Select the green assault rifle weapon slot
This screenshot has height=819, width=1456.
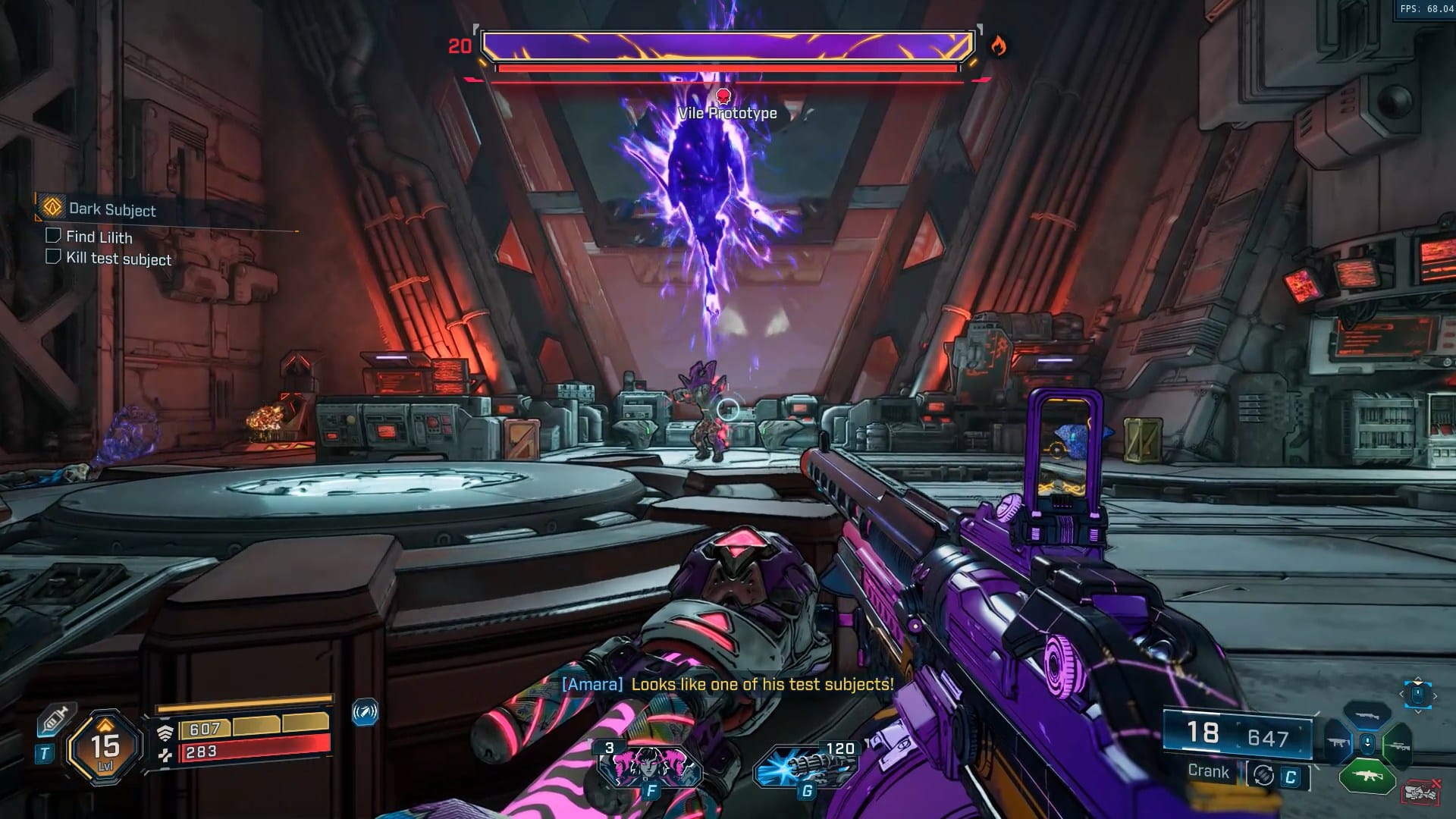tap(1367, 776)
